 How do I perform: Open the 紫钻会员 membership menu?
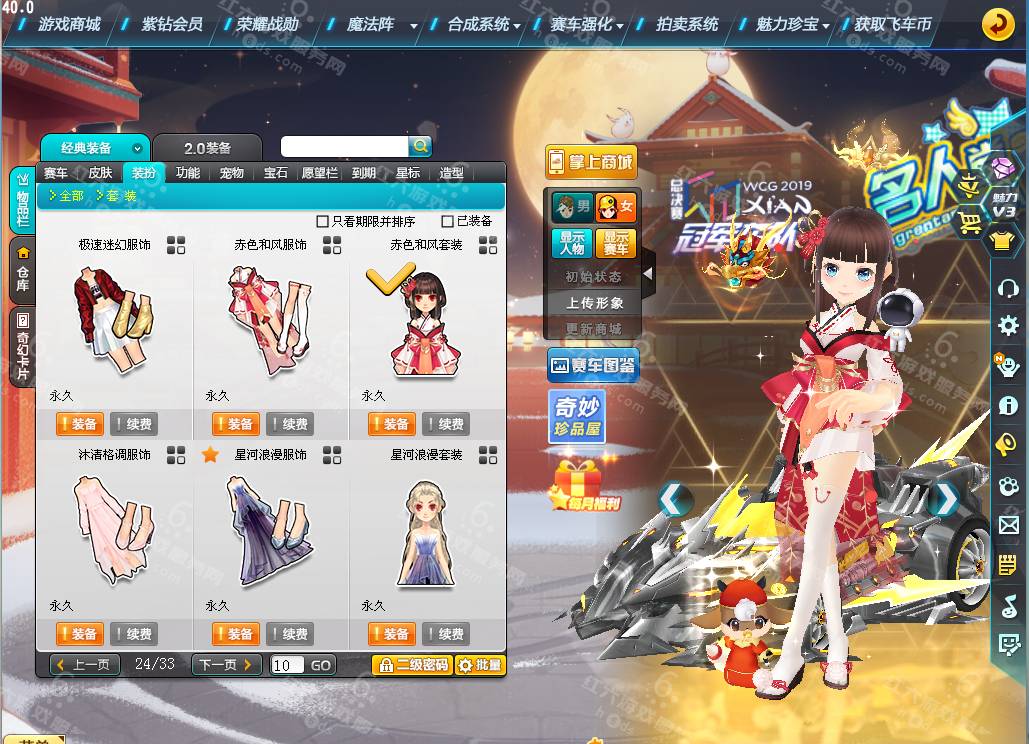171,24
